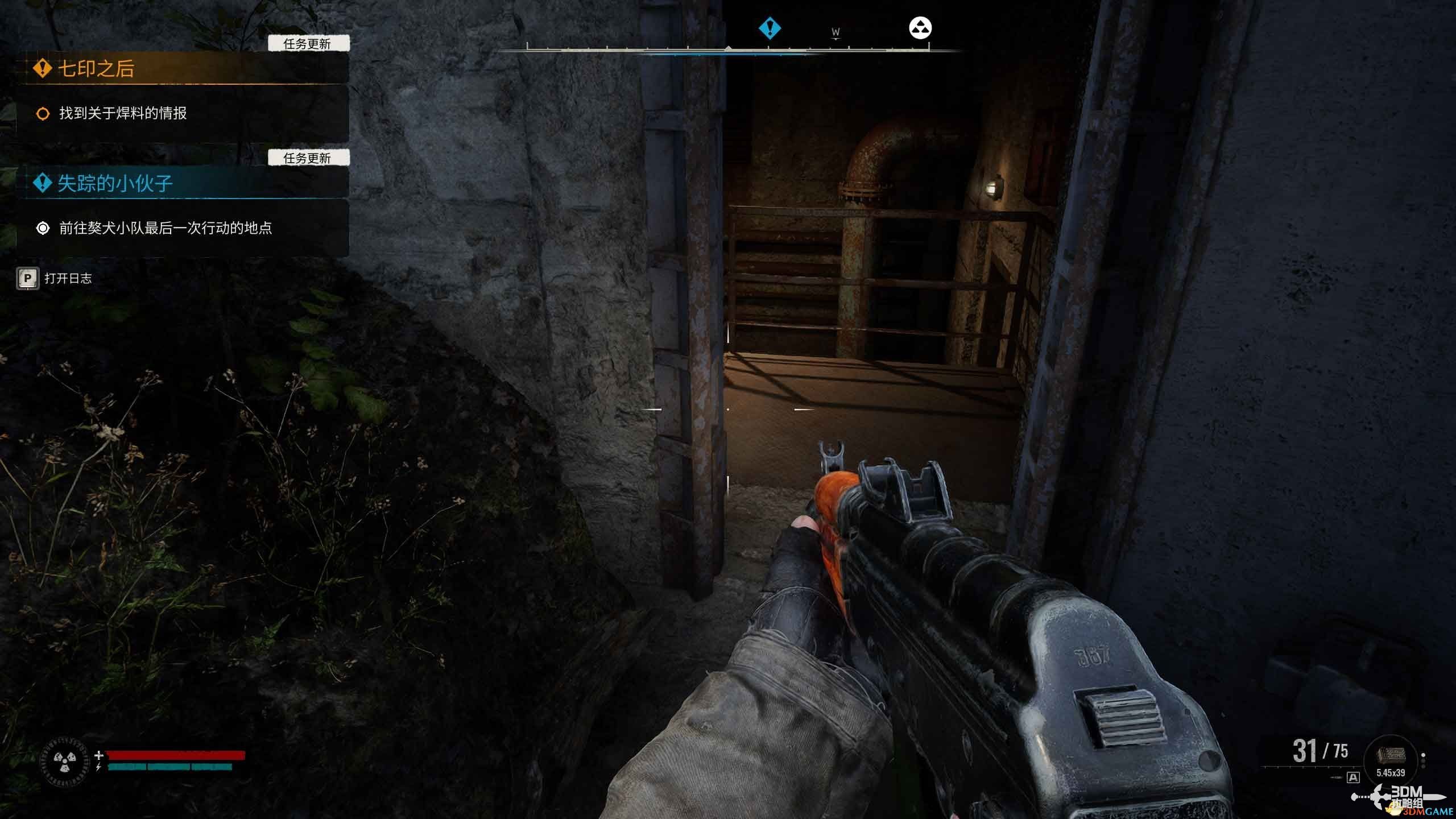Select the 七印之后 quest header
This screenshot has width=1456, height=819.
coord(97,69)
